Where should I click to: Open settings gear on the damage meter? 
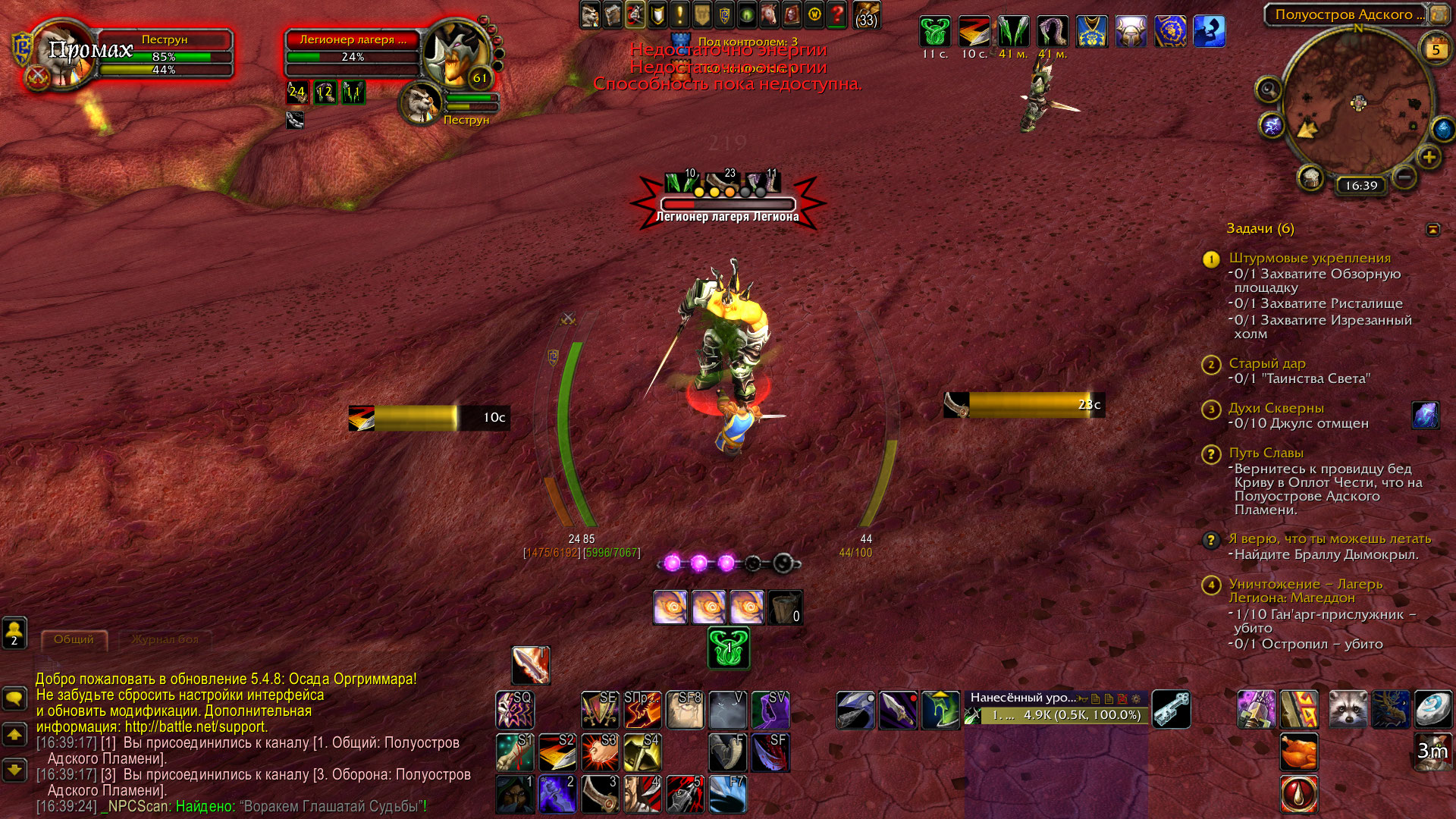click(x=1135, y=698)
